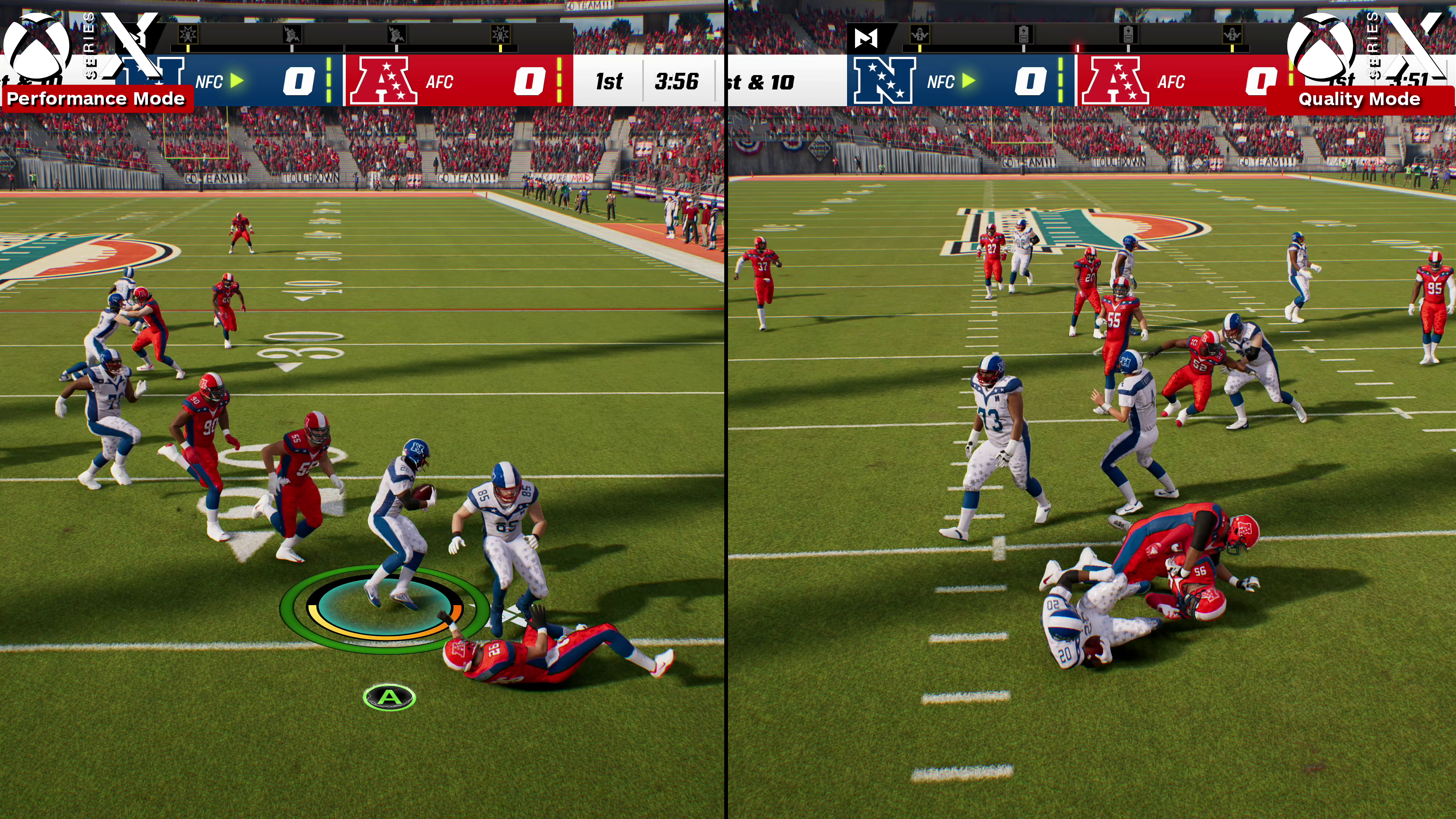Choose the AFC battery momentum icon, Quality Mode view
This screenshot has width=1456, height=819.
[1128, 35]
